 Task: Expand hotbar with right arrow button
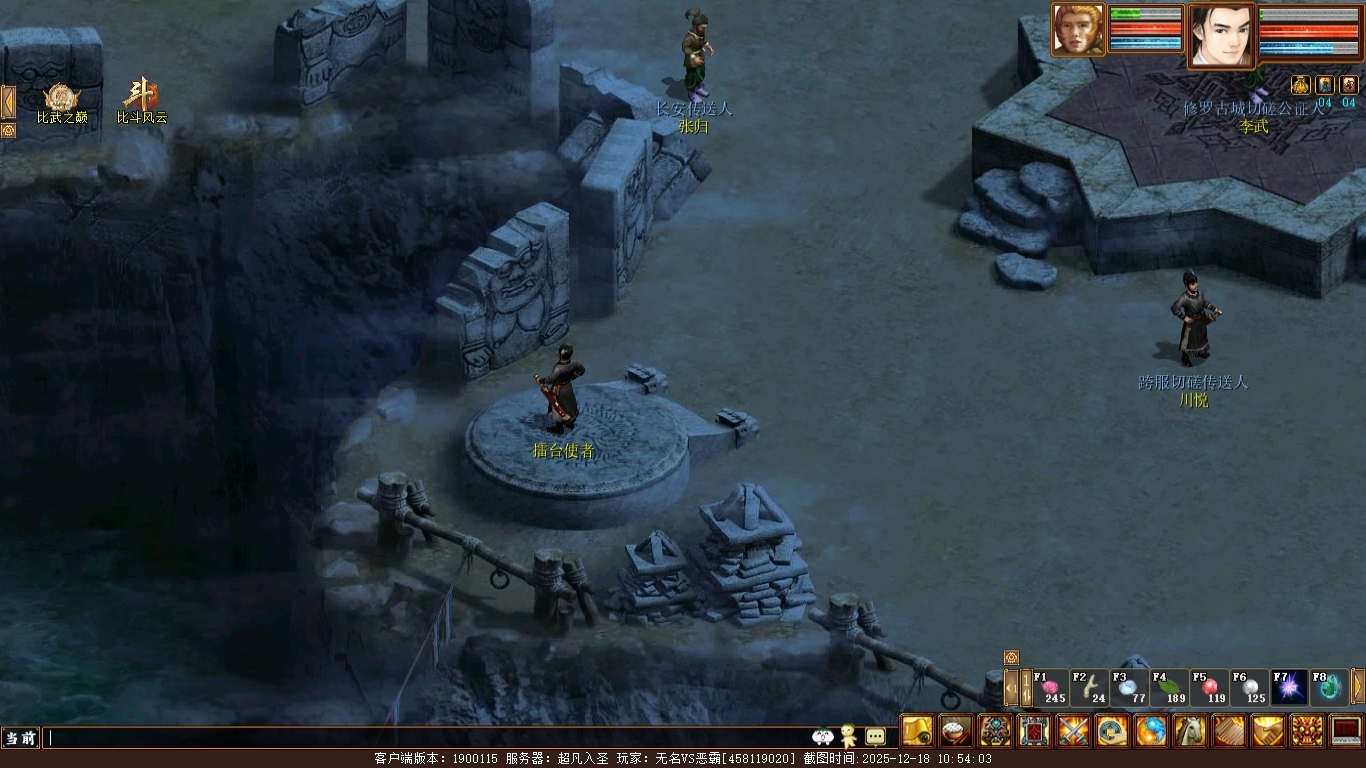click(1358, 687)
